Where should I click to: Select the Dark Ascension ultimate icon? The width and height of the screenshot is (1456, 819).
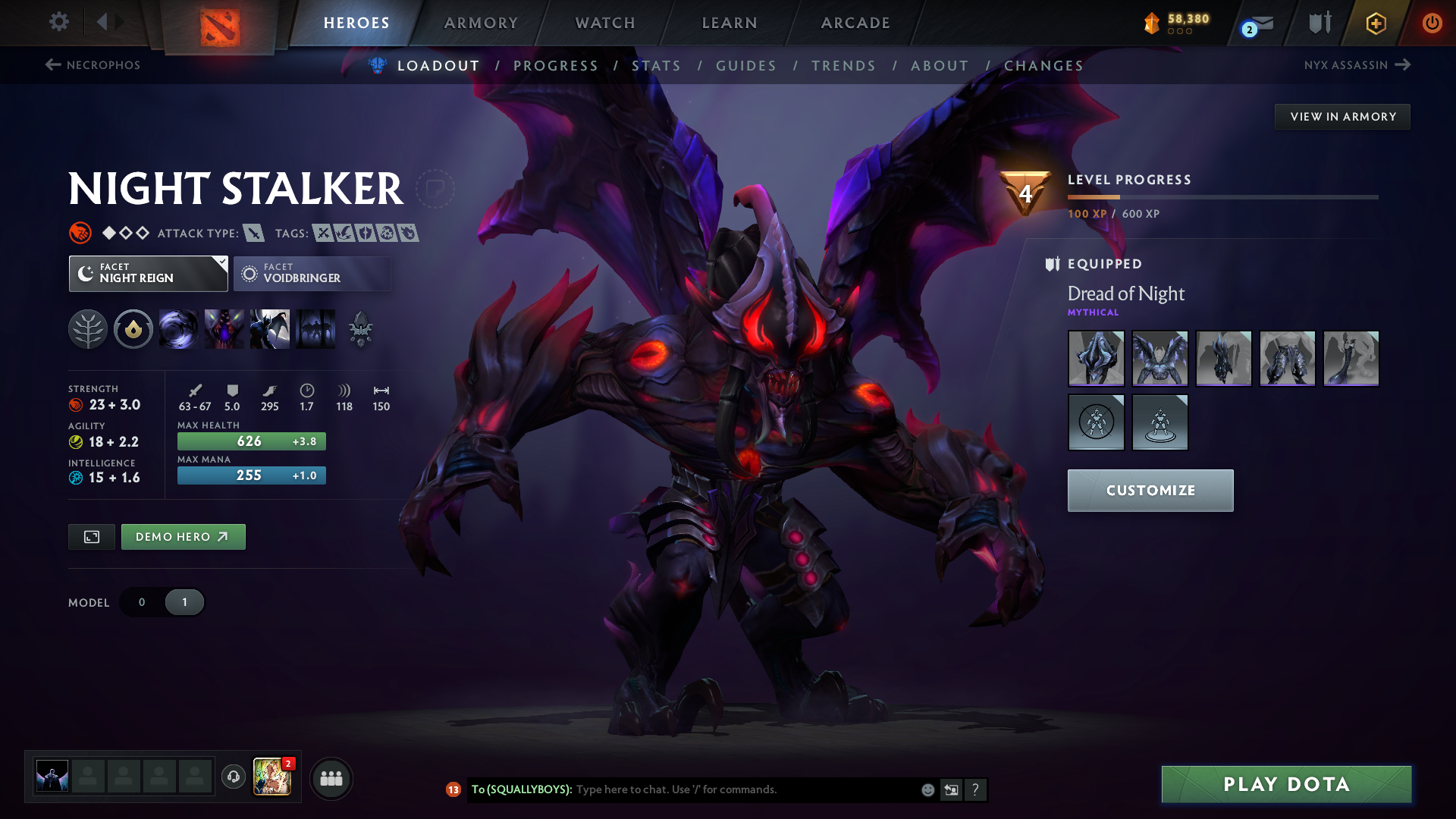(x=316, y=329)
